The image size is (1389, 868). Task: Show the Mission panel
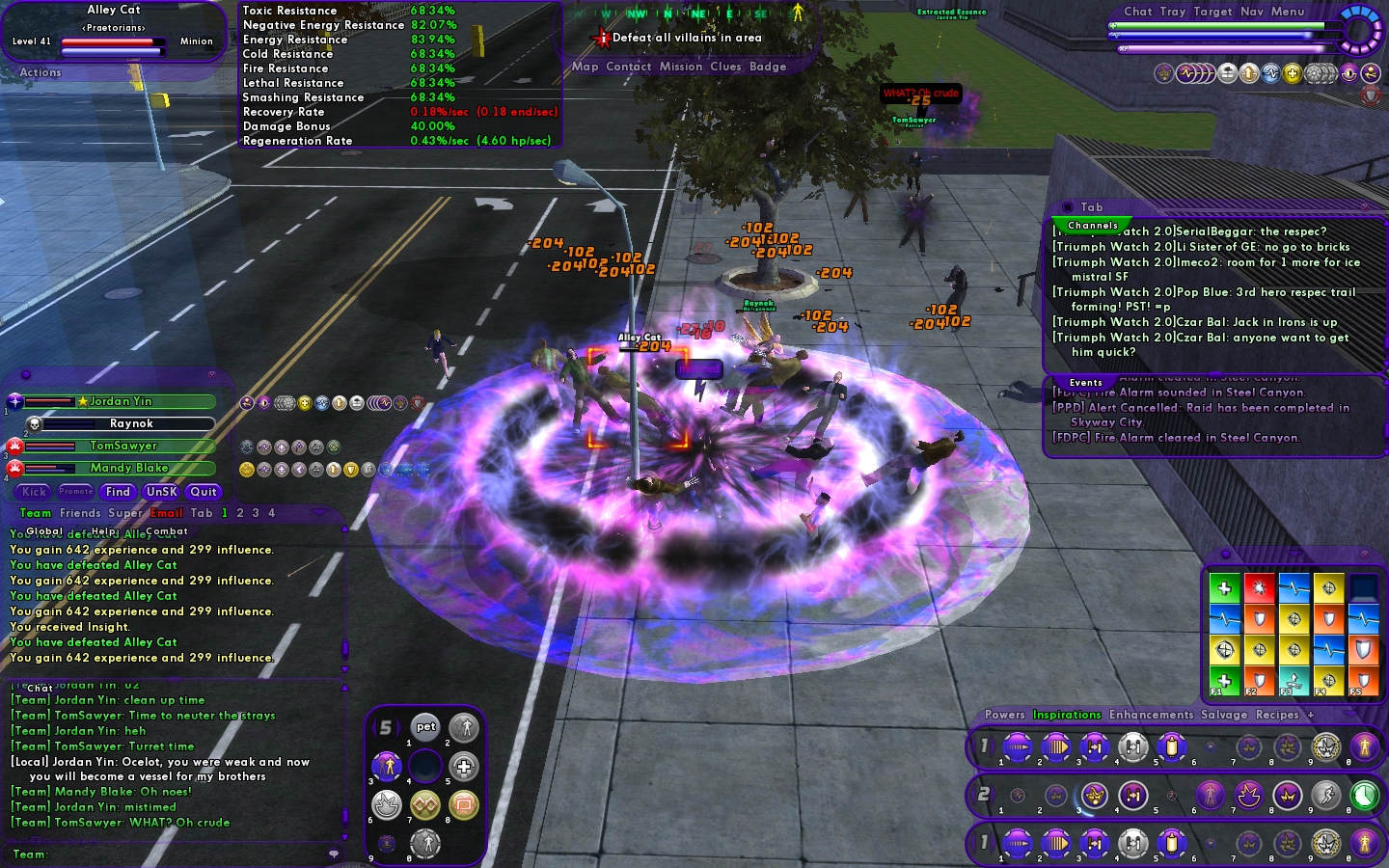click(680, 67)
